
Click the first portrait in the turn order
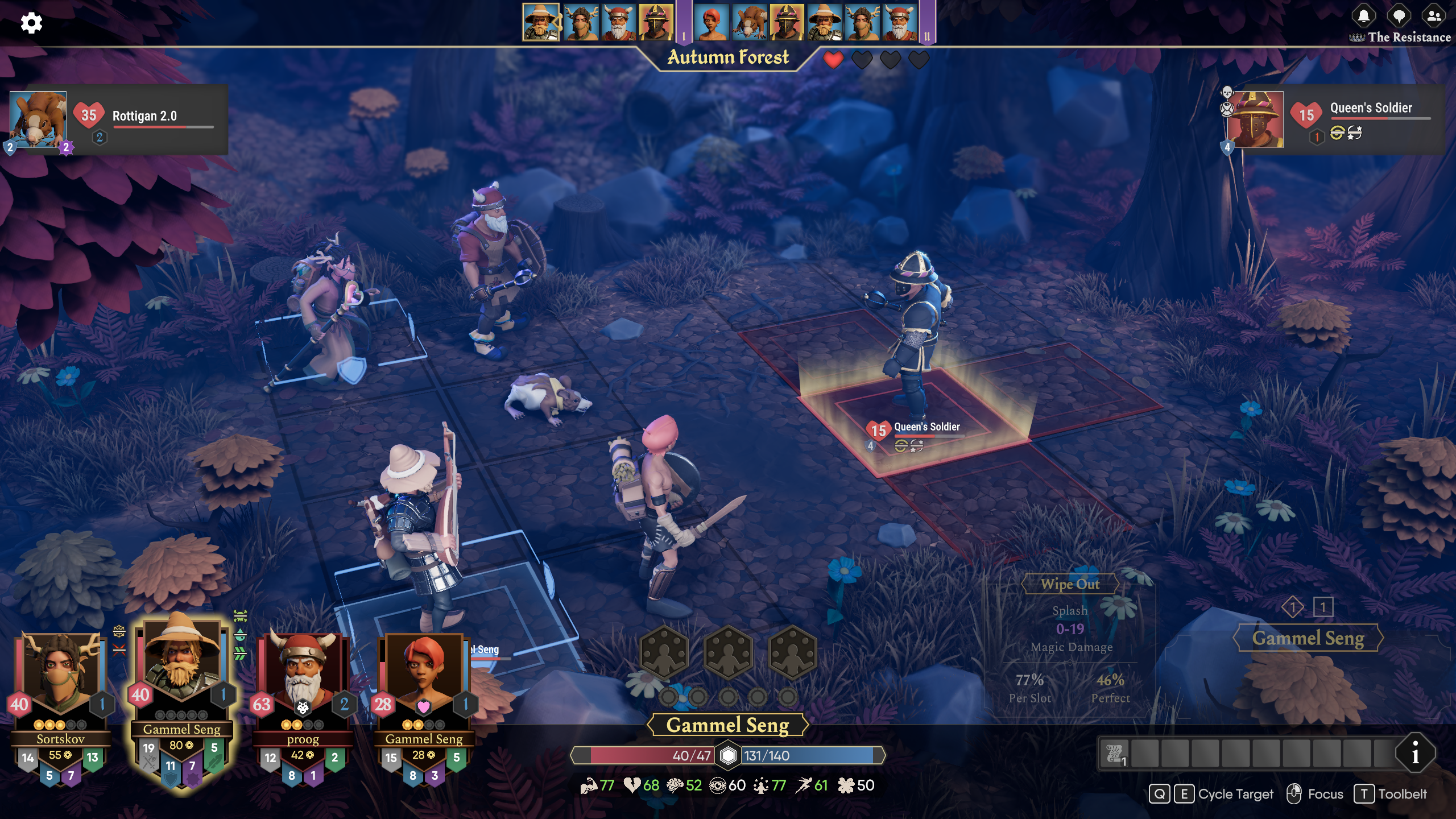coord(540,23)
